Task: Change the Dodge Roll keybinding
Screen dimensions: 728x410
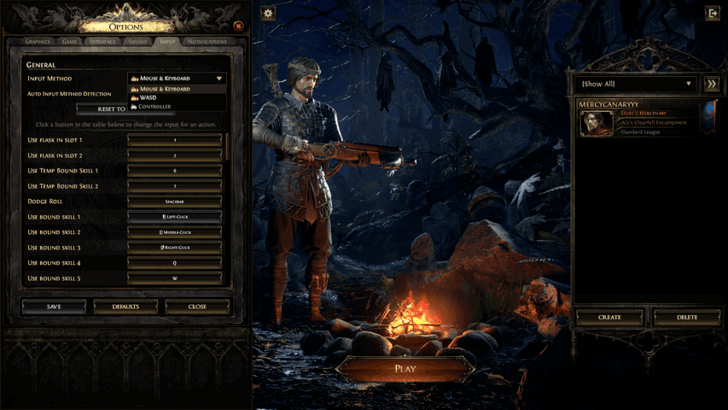Action: (175, 201)
